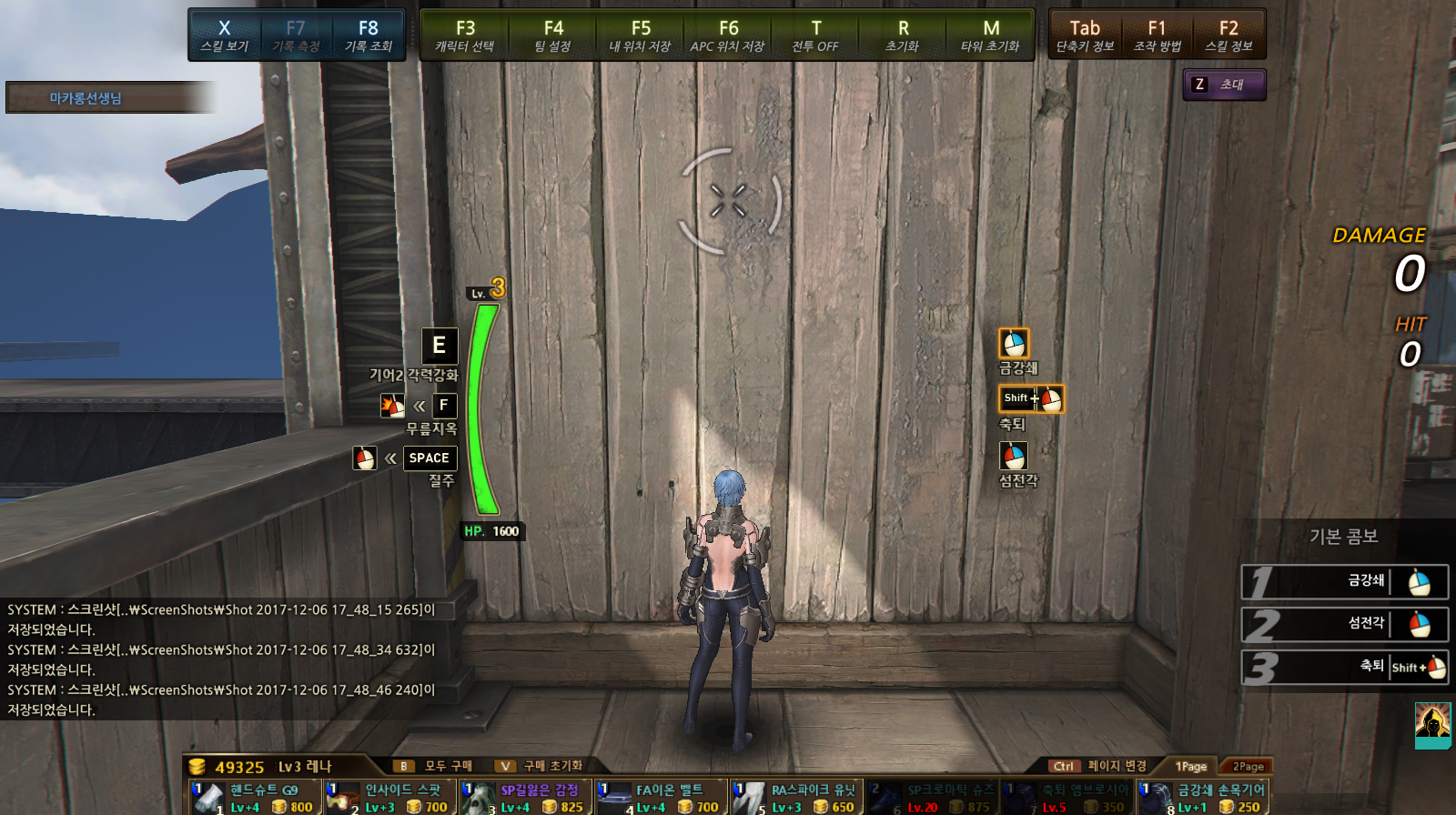This screenshot has width=1456, height=815.
Task: Select the SP길잃은 감정 shop item
Action: coord(525,798)
